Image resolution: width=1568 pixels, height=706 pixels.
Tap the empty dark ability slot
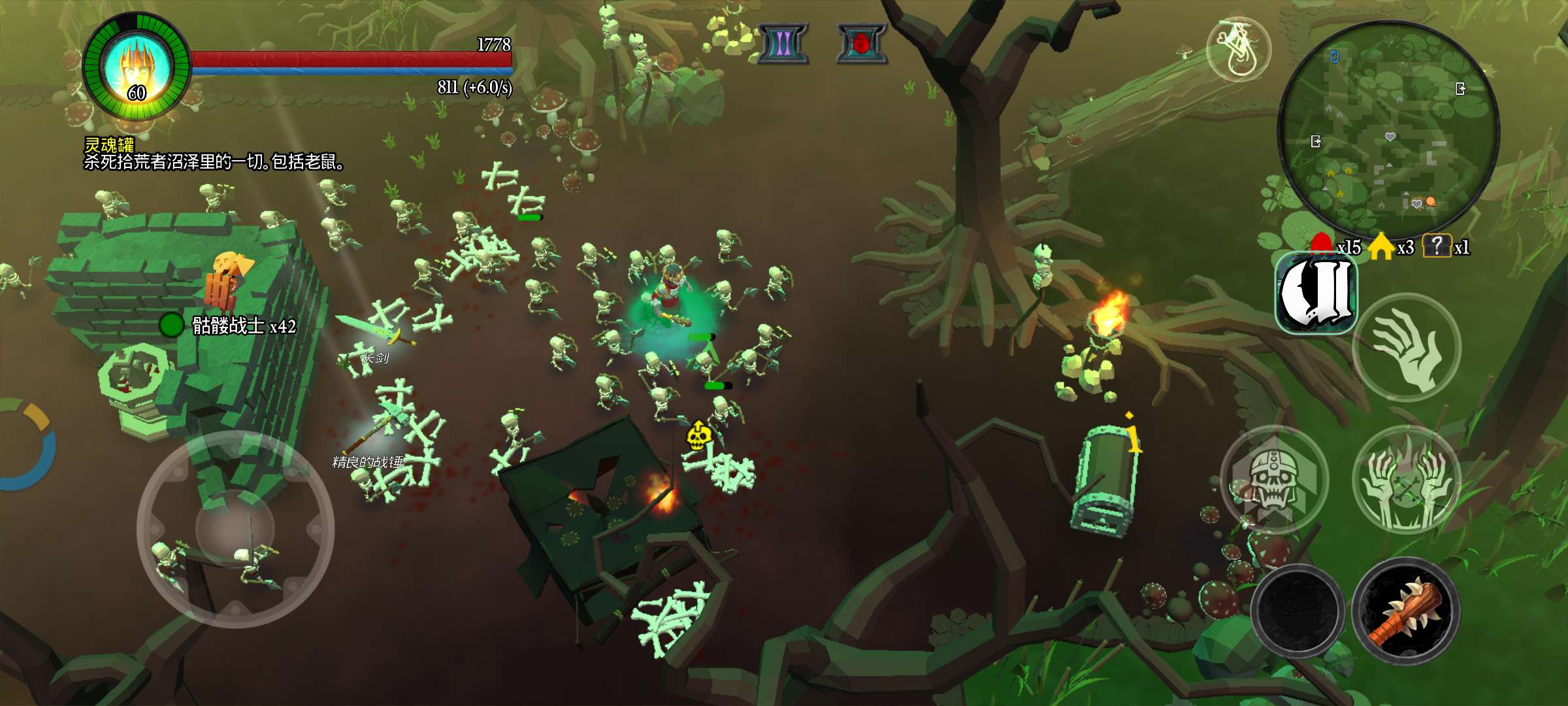[x=1298, y=611]
